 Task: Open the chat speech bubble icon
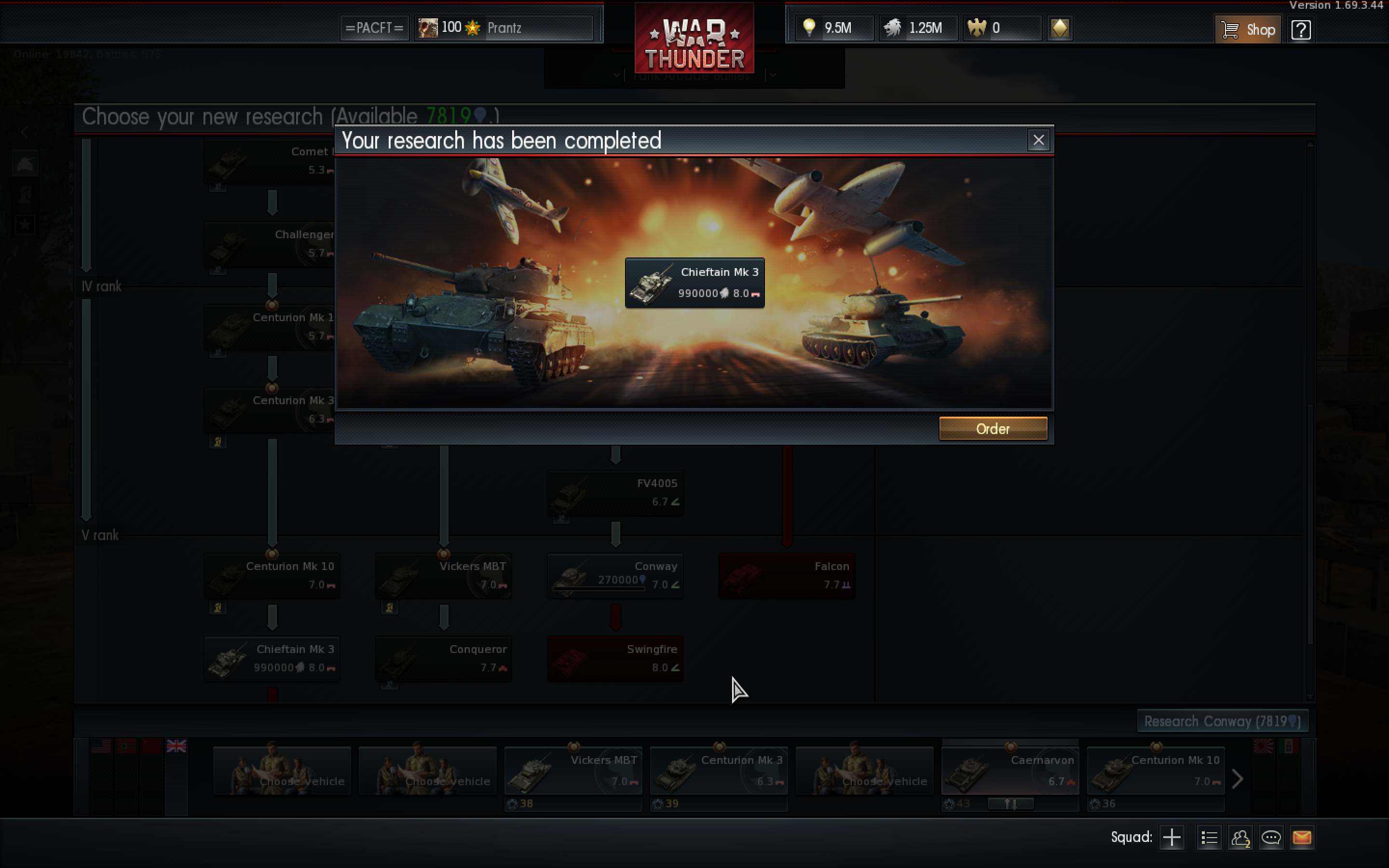pos(1270,837)
